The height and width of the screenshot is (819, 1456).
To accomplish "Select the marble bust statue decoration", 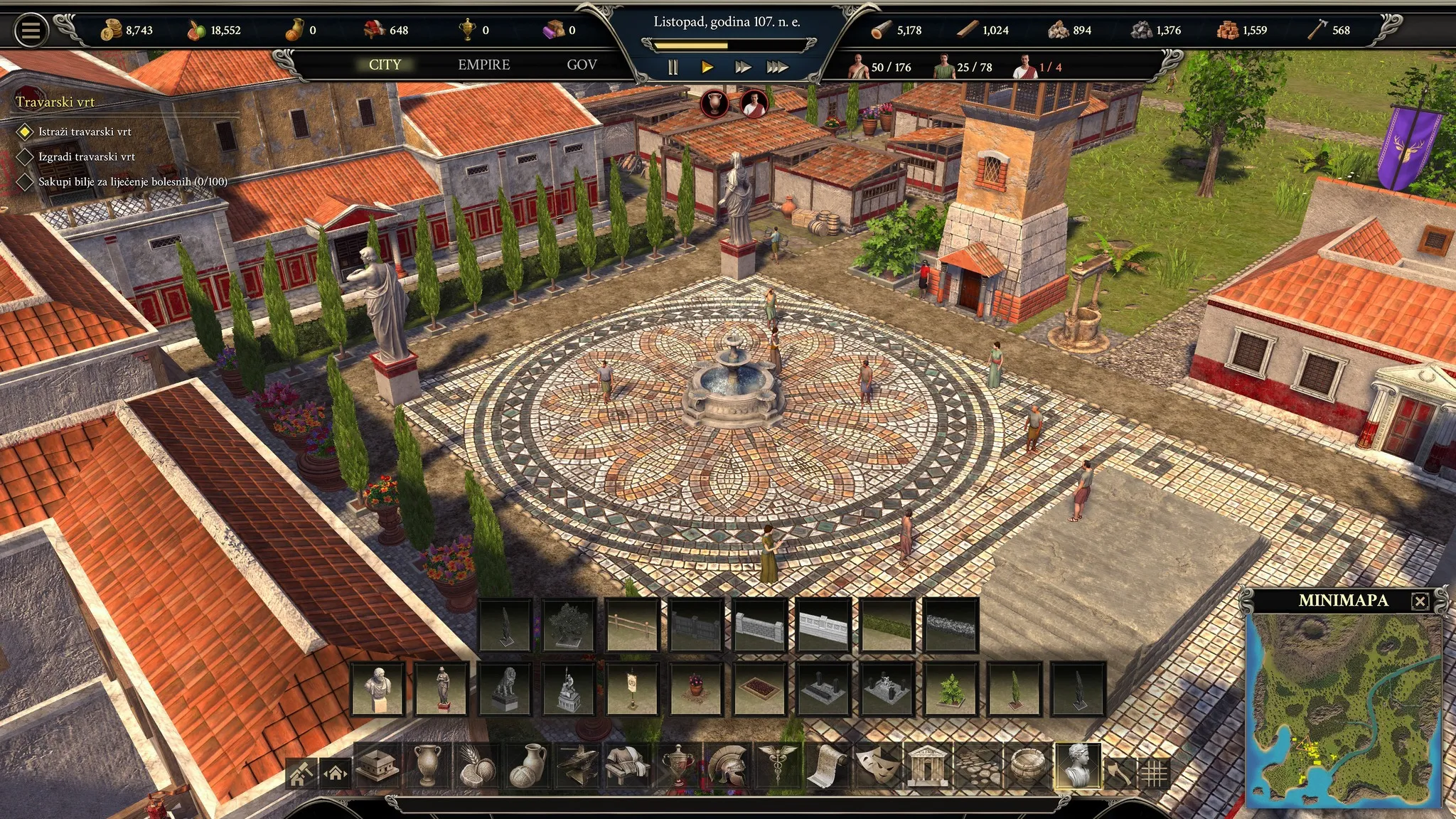I will [378, 689].
